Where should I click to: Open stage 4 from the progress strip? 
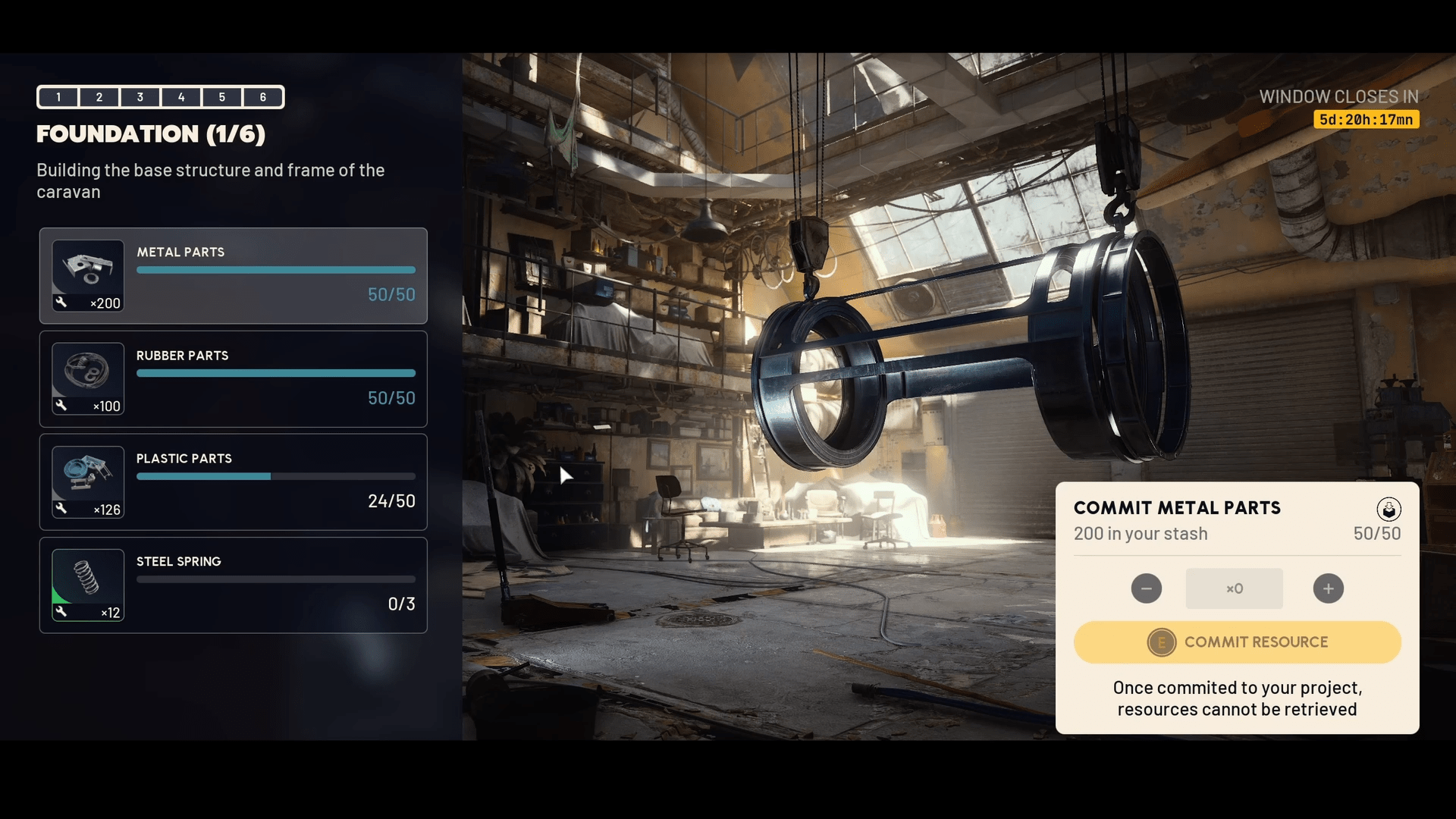click(x=181, y=97)
